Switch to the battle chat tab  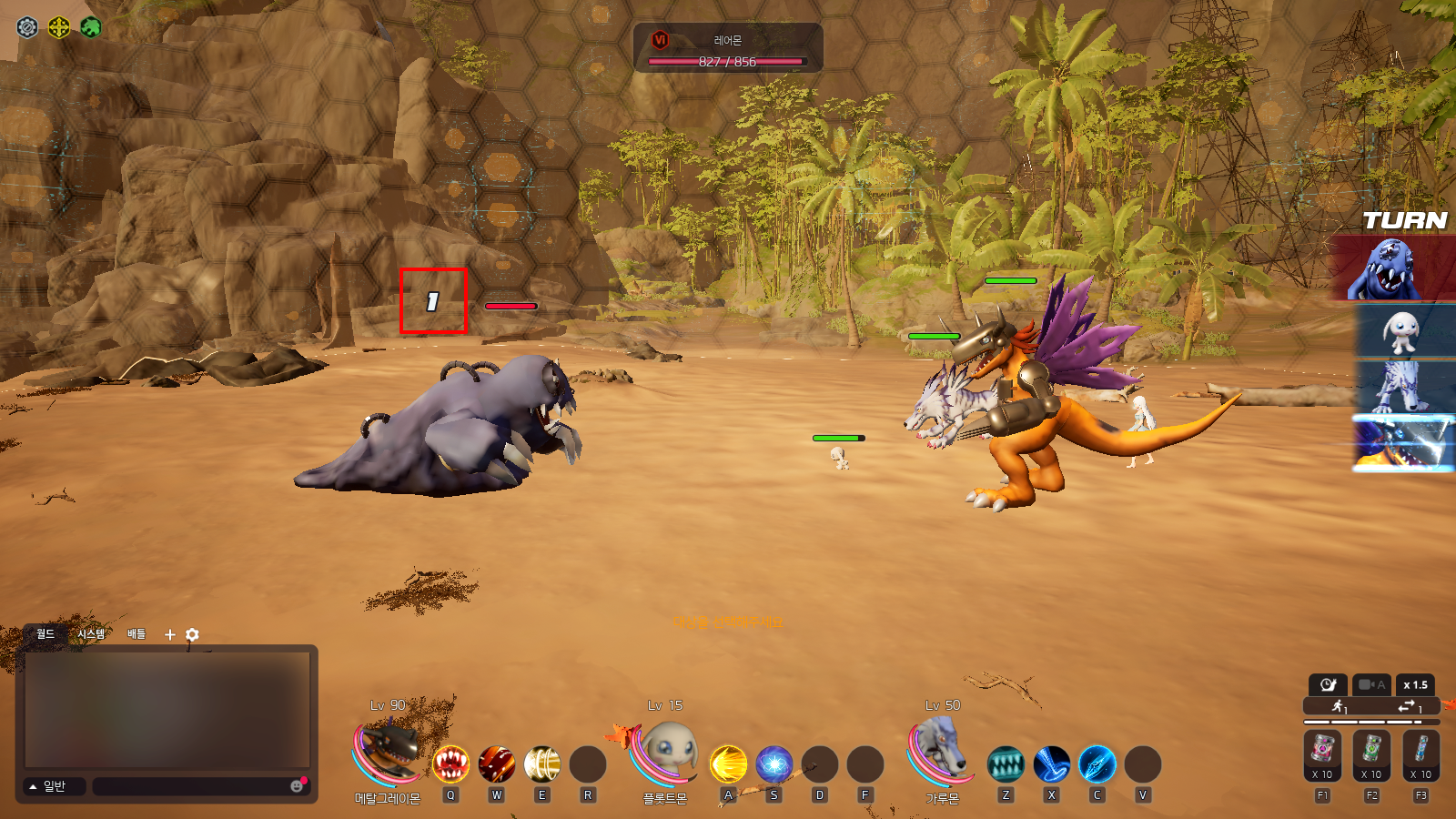136,634
